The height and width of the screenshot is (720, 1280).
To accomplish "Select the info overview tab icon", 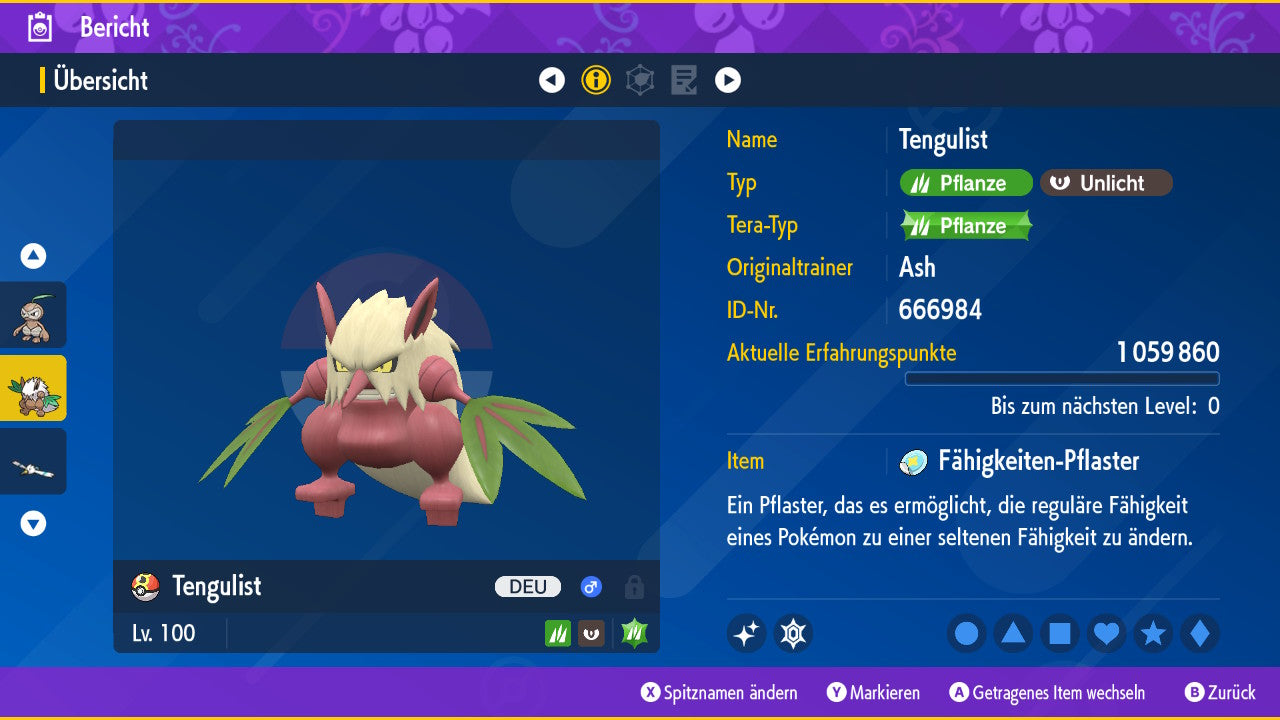I will tap(596, 80).
